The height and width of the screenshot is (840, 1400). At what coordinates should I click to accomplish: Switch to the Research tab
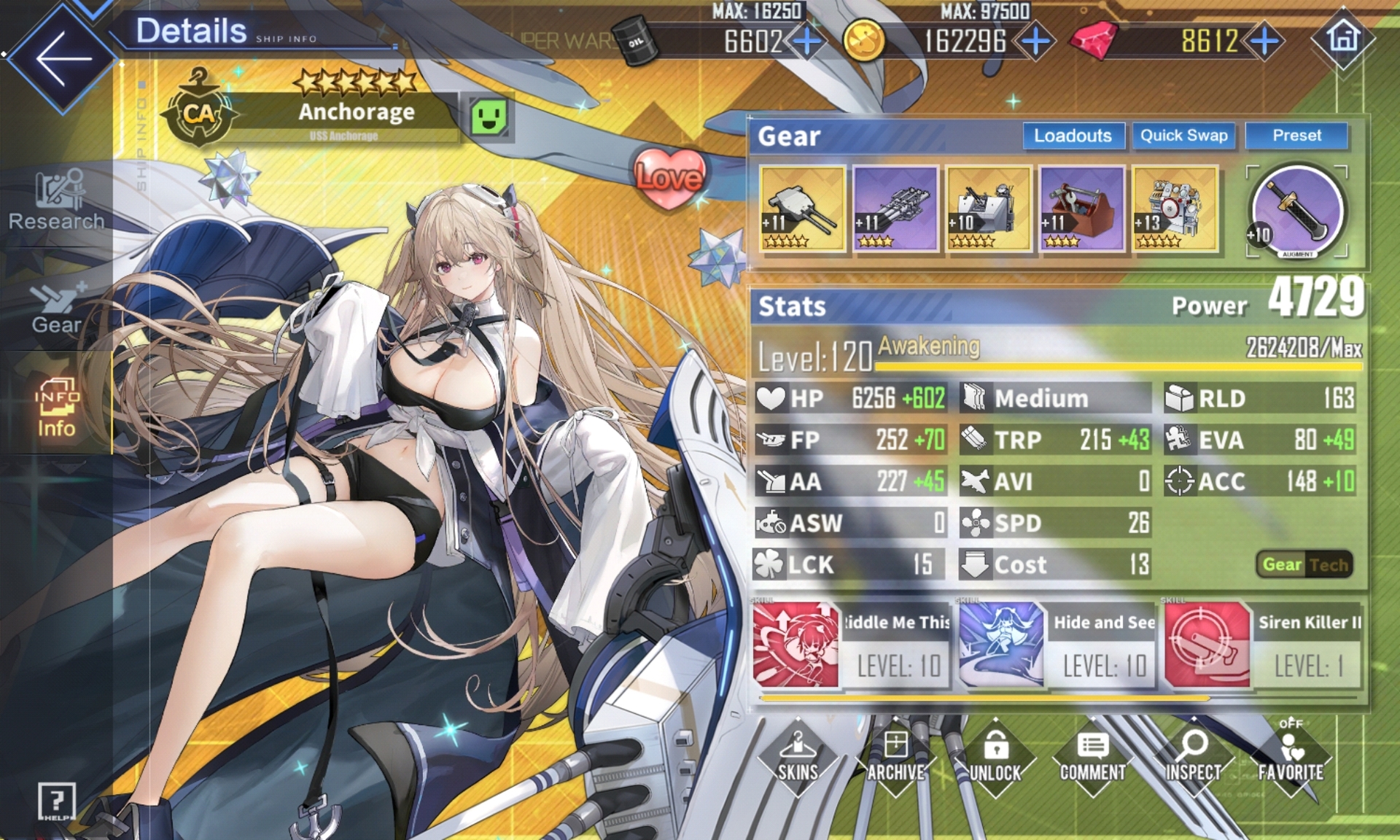(56, 201)
